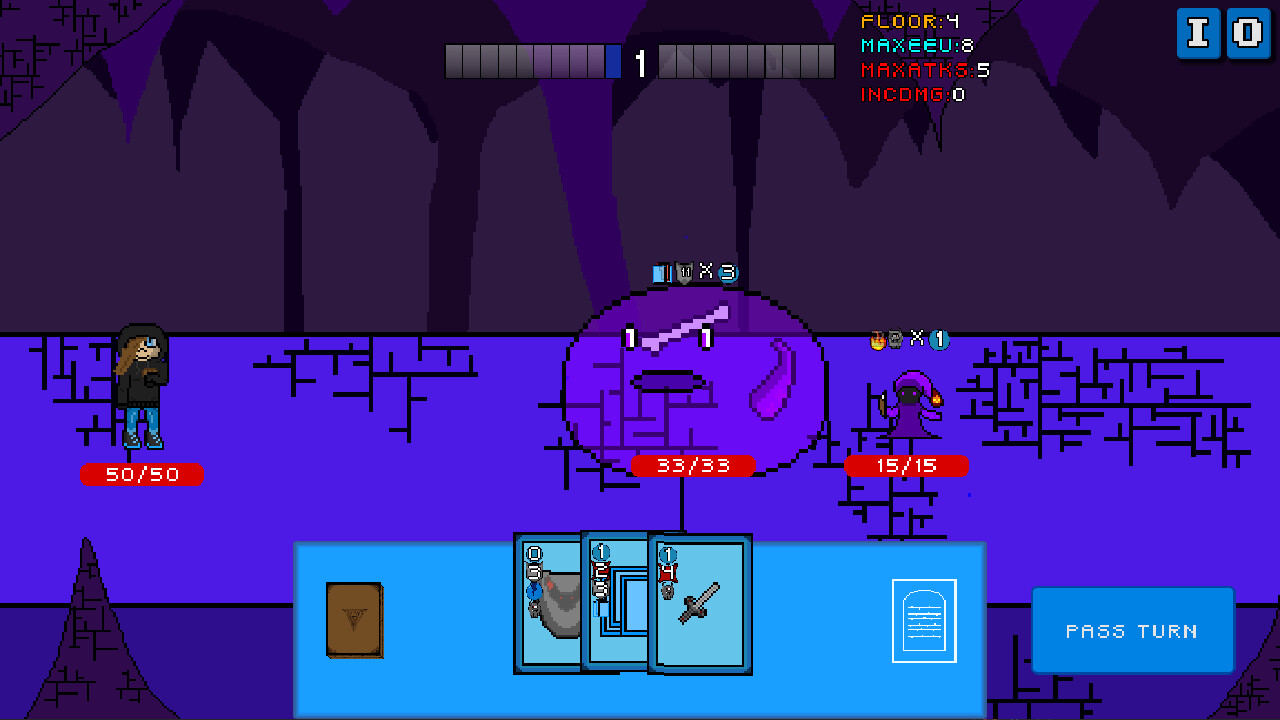Open the inventory with the I button
The height and width of the screenshot is (720, 1280).
point(1198,33)
